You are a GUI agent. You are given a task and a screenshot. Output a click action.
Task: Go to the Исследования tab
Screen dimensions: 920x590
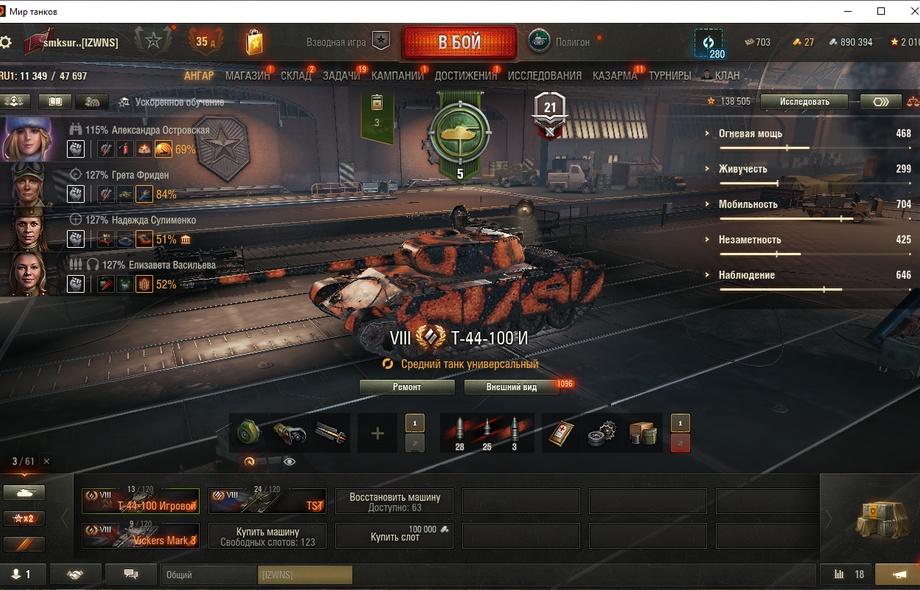click(x=544, y=75)
